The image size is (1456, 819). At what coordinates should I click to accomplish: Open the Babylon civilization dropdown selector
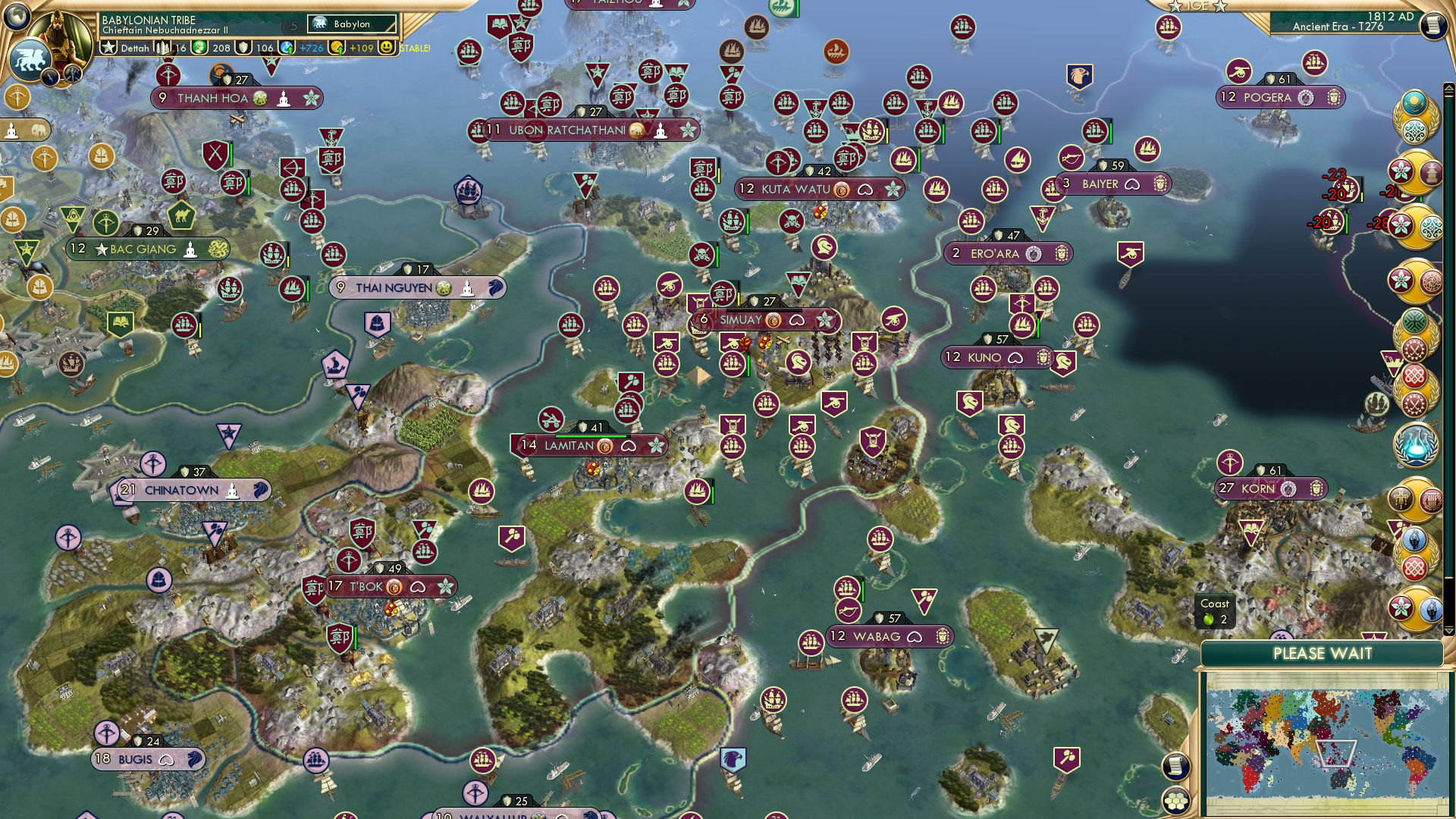pyautogui.click(x=350, y=24)
